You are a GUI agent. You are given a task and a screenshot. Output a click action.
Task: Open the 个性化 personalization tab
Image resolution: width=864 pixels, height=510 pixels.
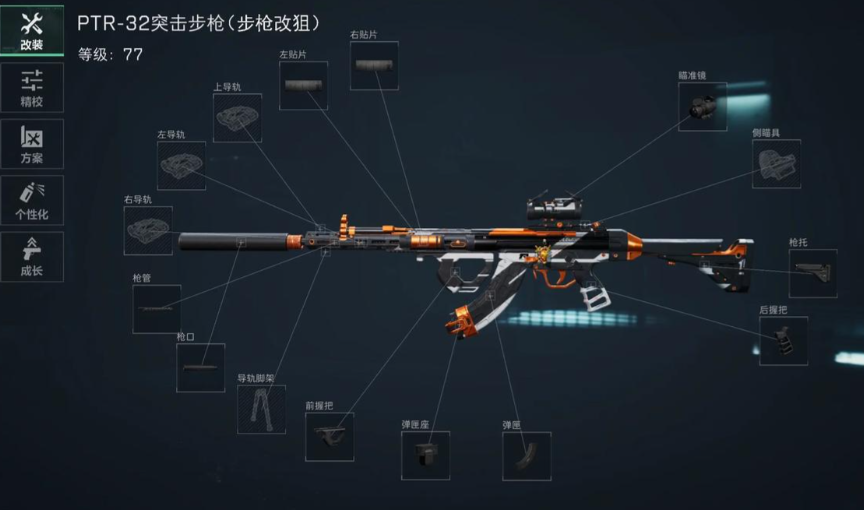click(31, 200)
